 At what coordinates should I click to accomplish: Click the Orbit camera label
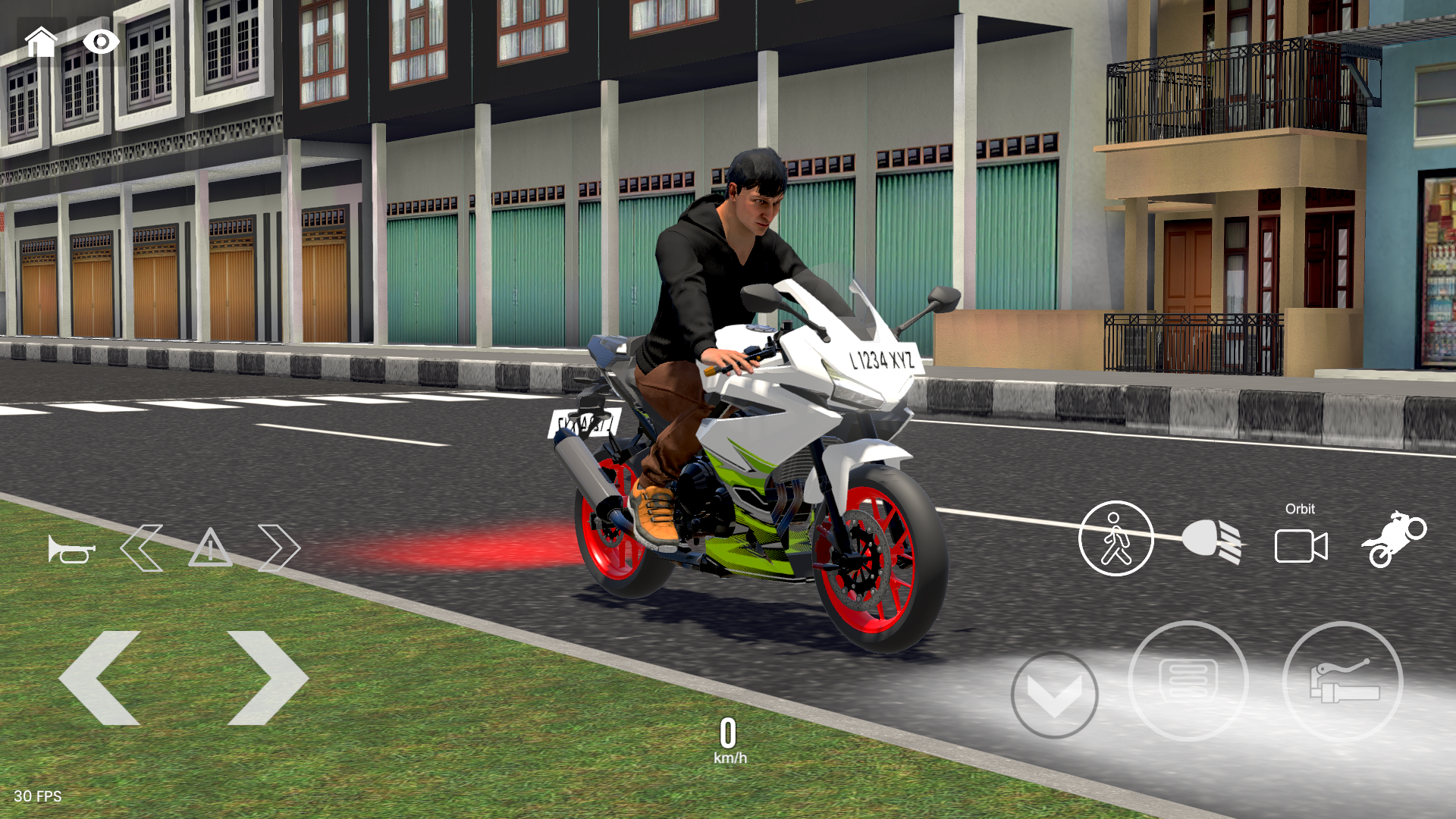pyautogui.click(x=1301, y=510)
